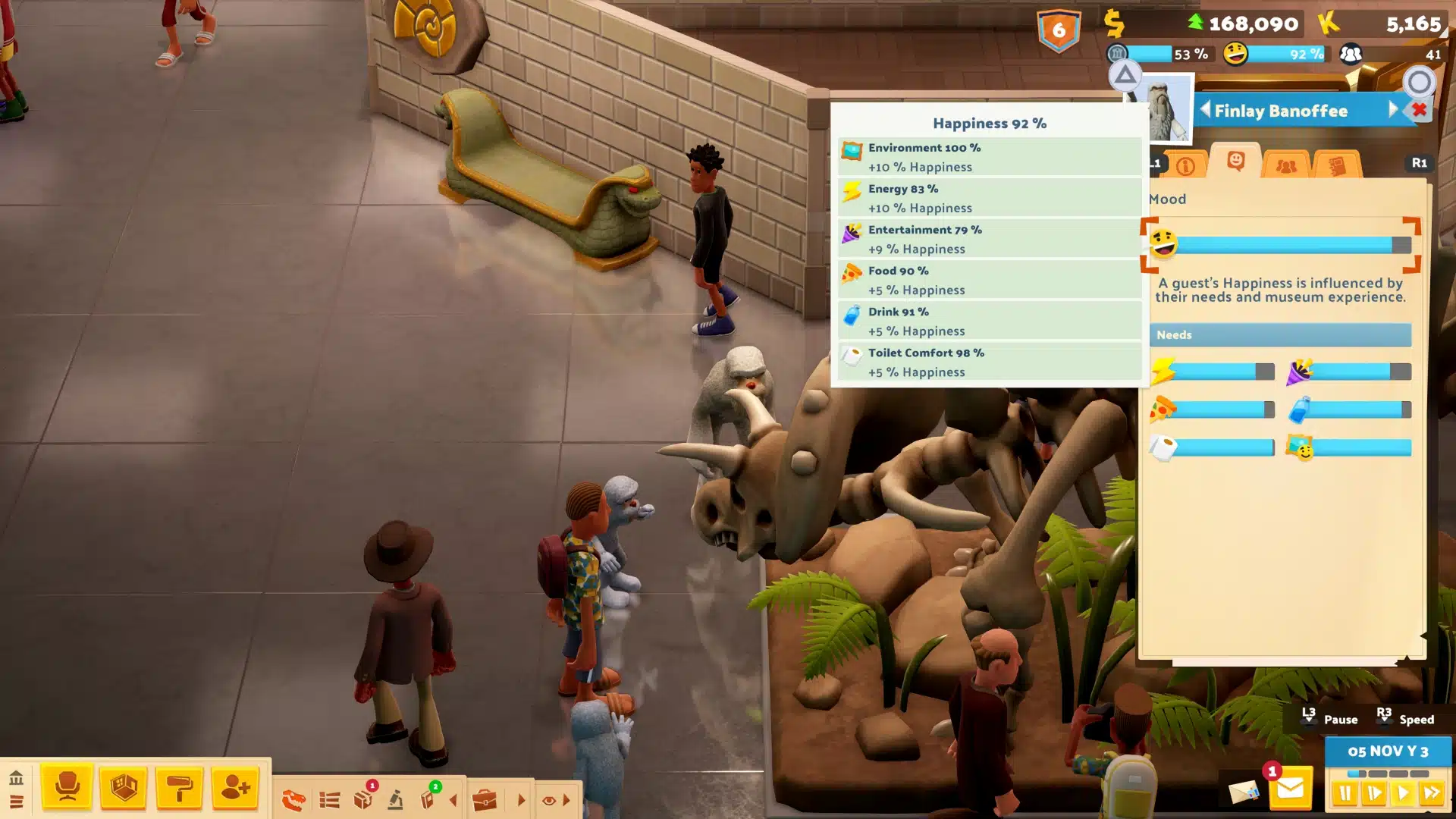Open the hire staff menu
The width and height of the screenshot is (1456, 819).
(x=236, y=787)
